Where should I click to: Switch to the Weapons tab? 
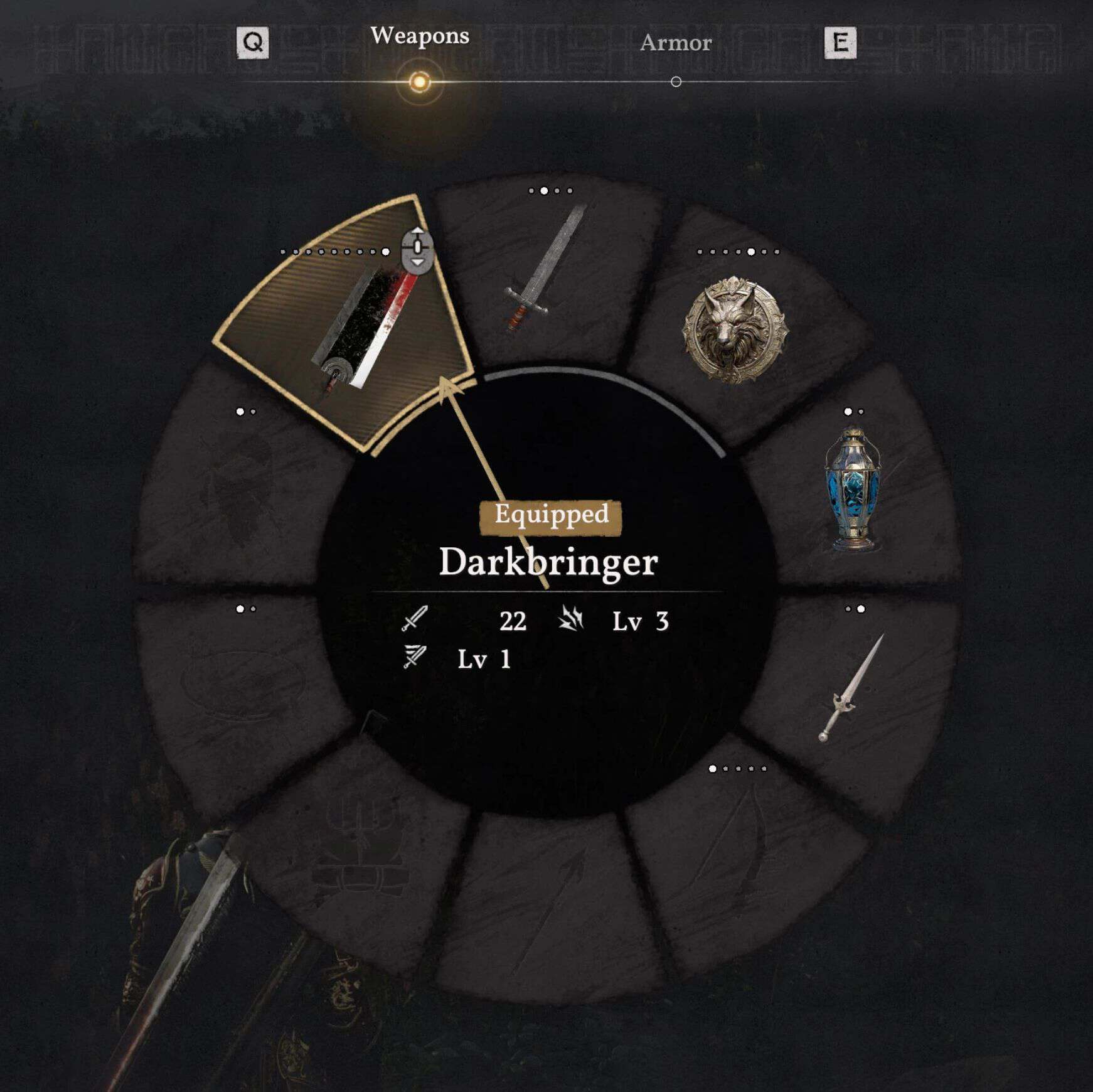419,36
